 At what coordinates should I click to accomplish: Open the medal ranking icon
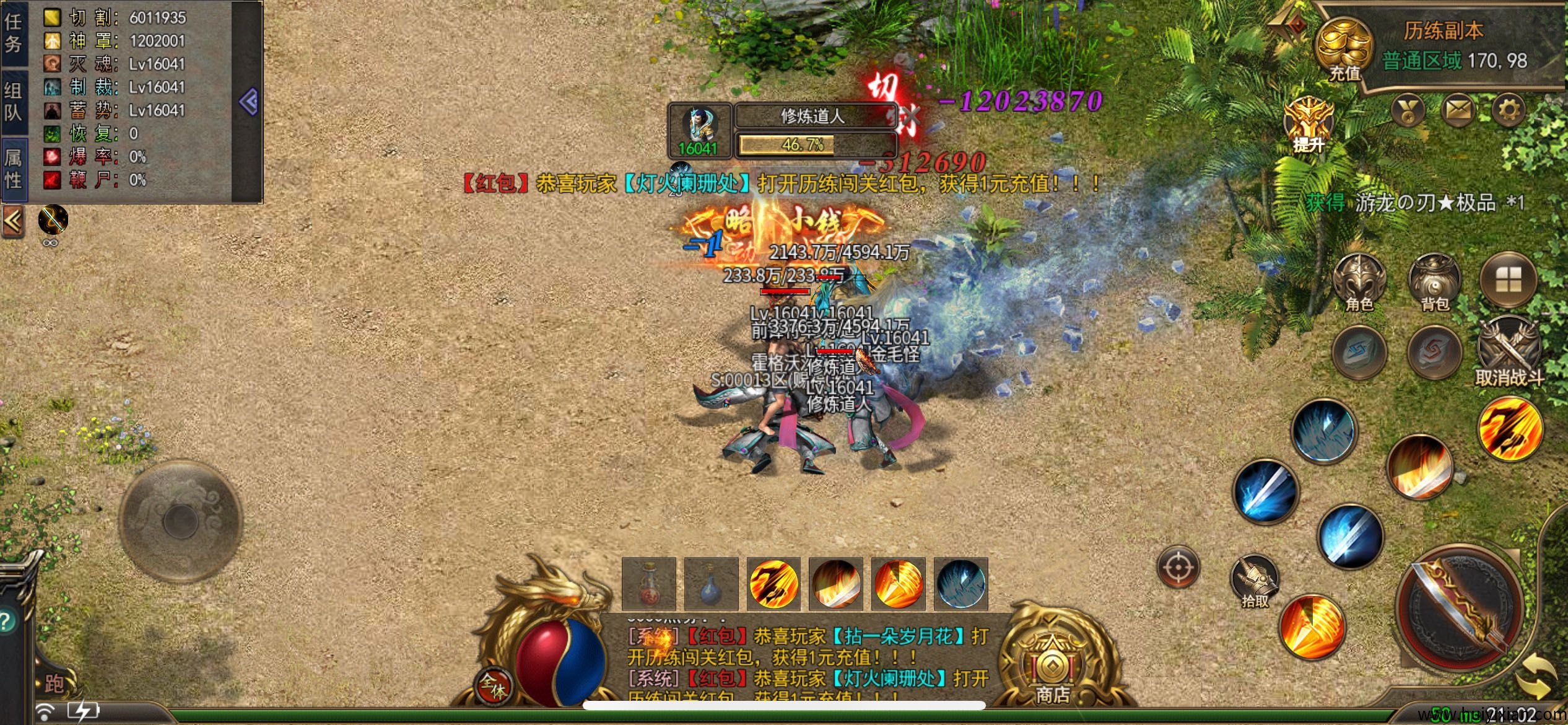click(1408, 112)
